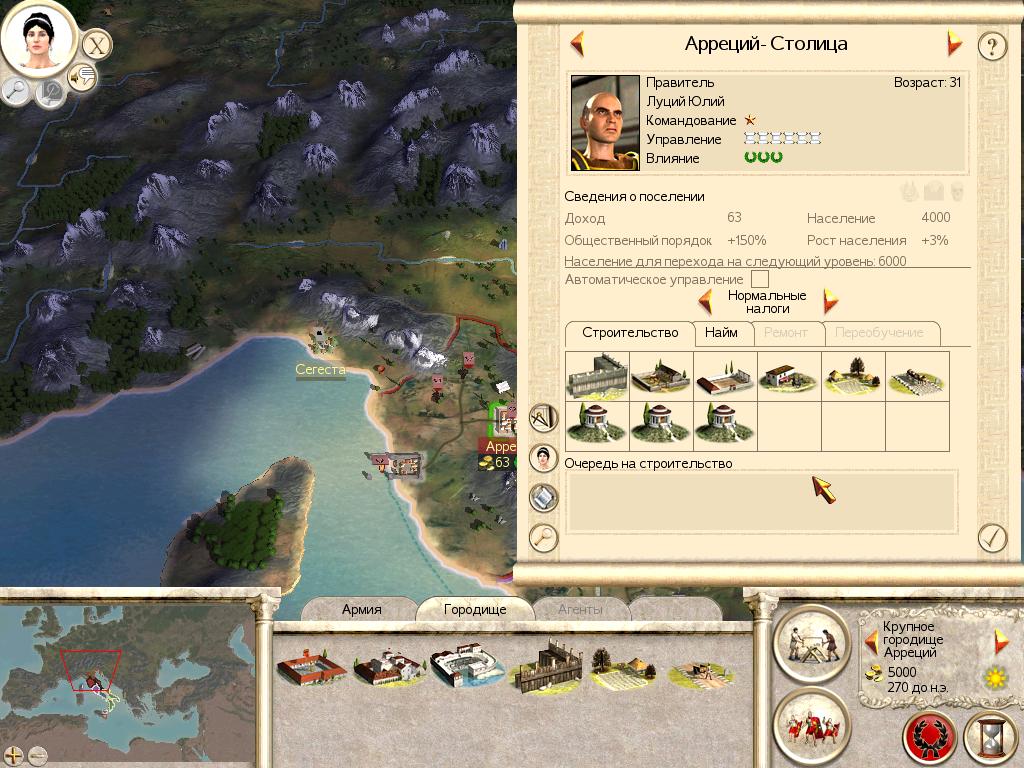Screen dimensions: 1024x768
Task: Open the Армия tab
Action: (361, 609)
